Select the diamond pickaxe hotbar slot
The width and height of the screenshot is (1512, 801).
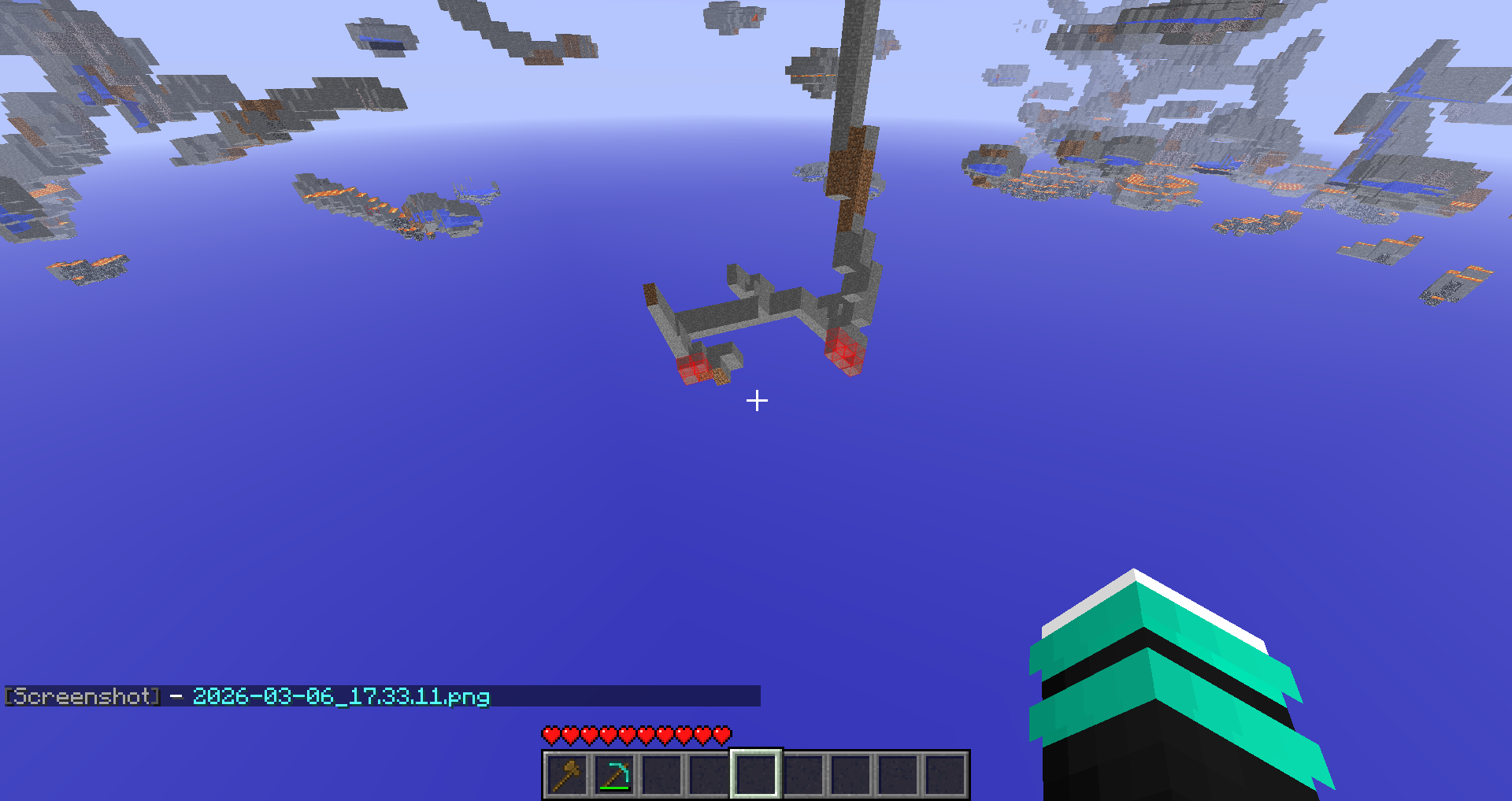coord(614,775)
